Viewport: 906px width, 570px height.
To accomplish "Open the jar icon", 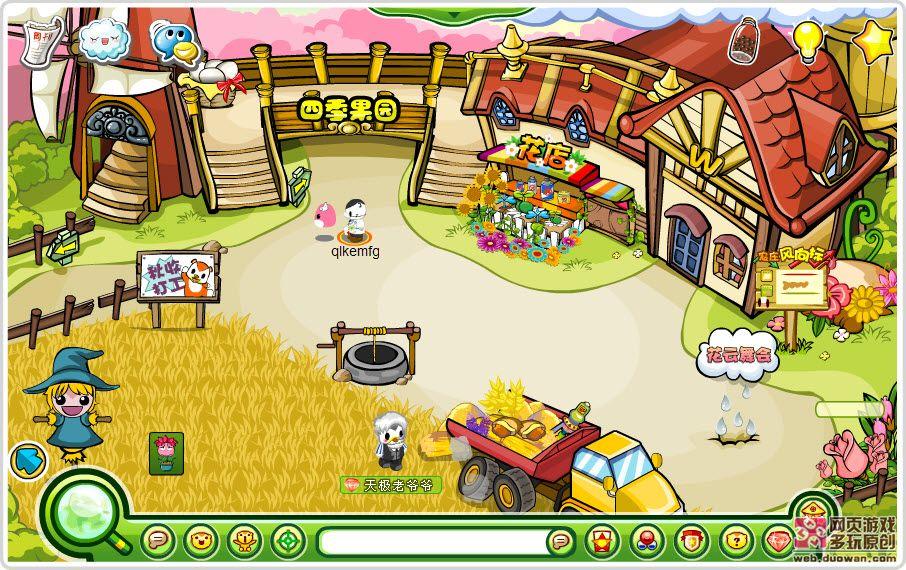I will coord(743,43).
